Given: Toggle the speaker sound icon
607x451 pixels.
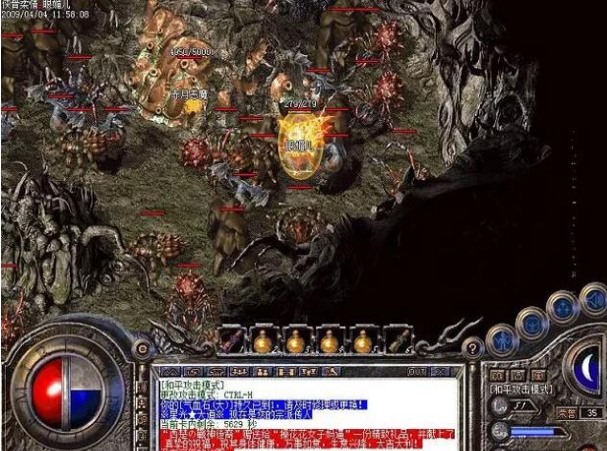Looking at the screenshot, I should 593,297.
